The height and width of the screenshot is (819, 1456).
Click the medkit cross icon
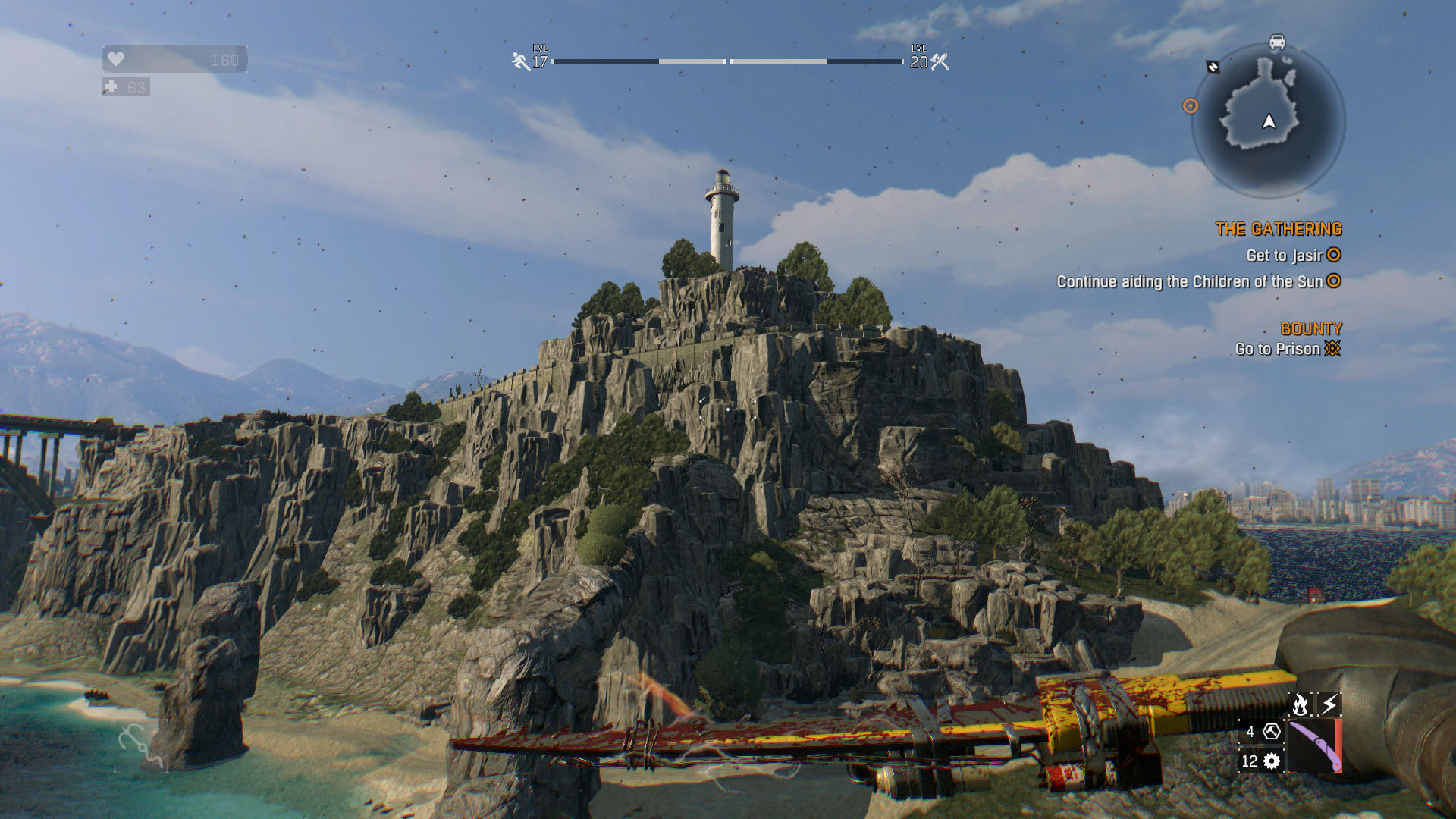tap(111, 87)
